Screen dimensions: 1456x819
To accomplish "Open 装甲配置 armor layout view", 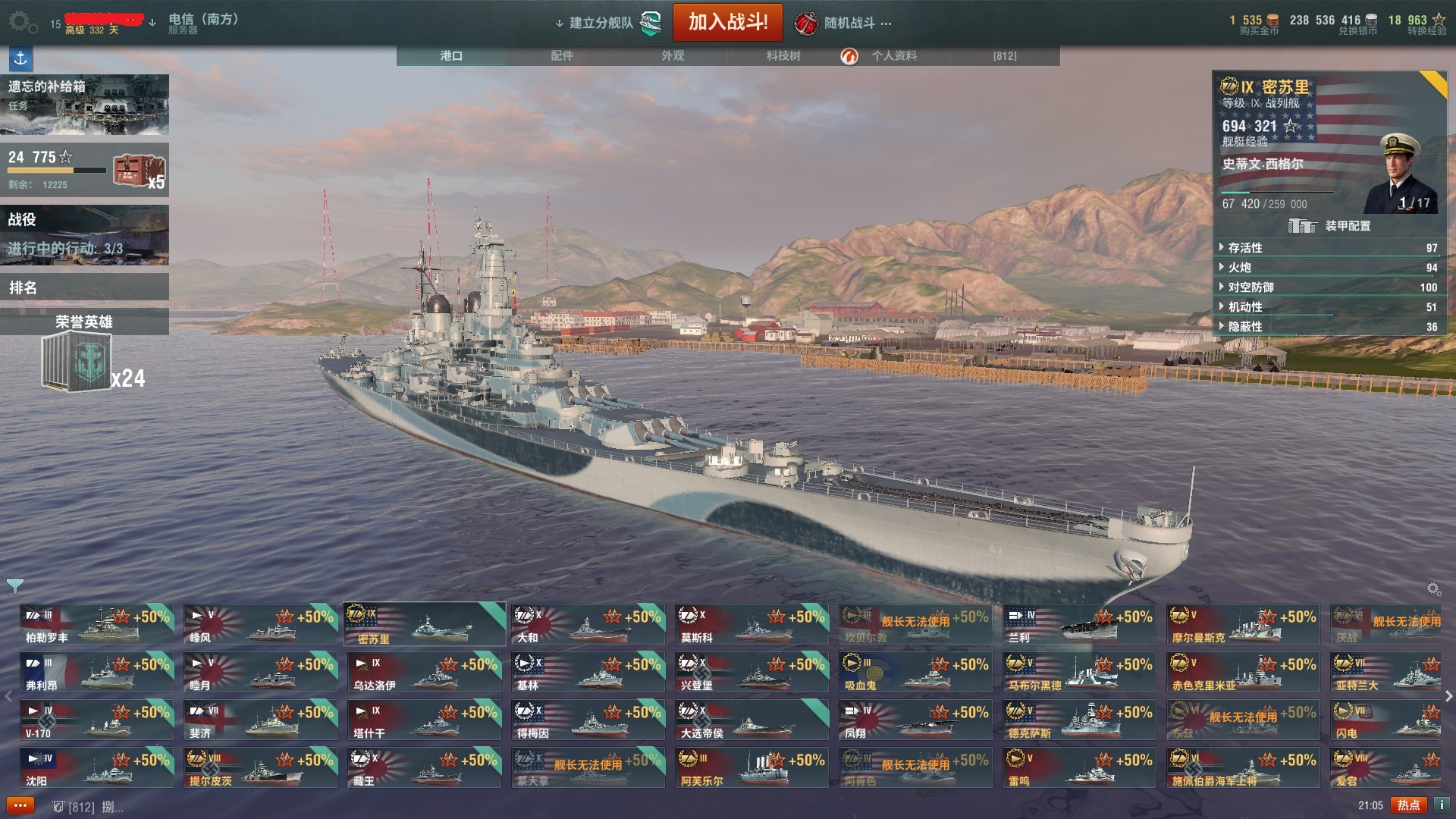I will pyautogui.click(x=1329, y=226).
